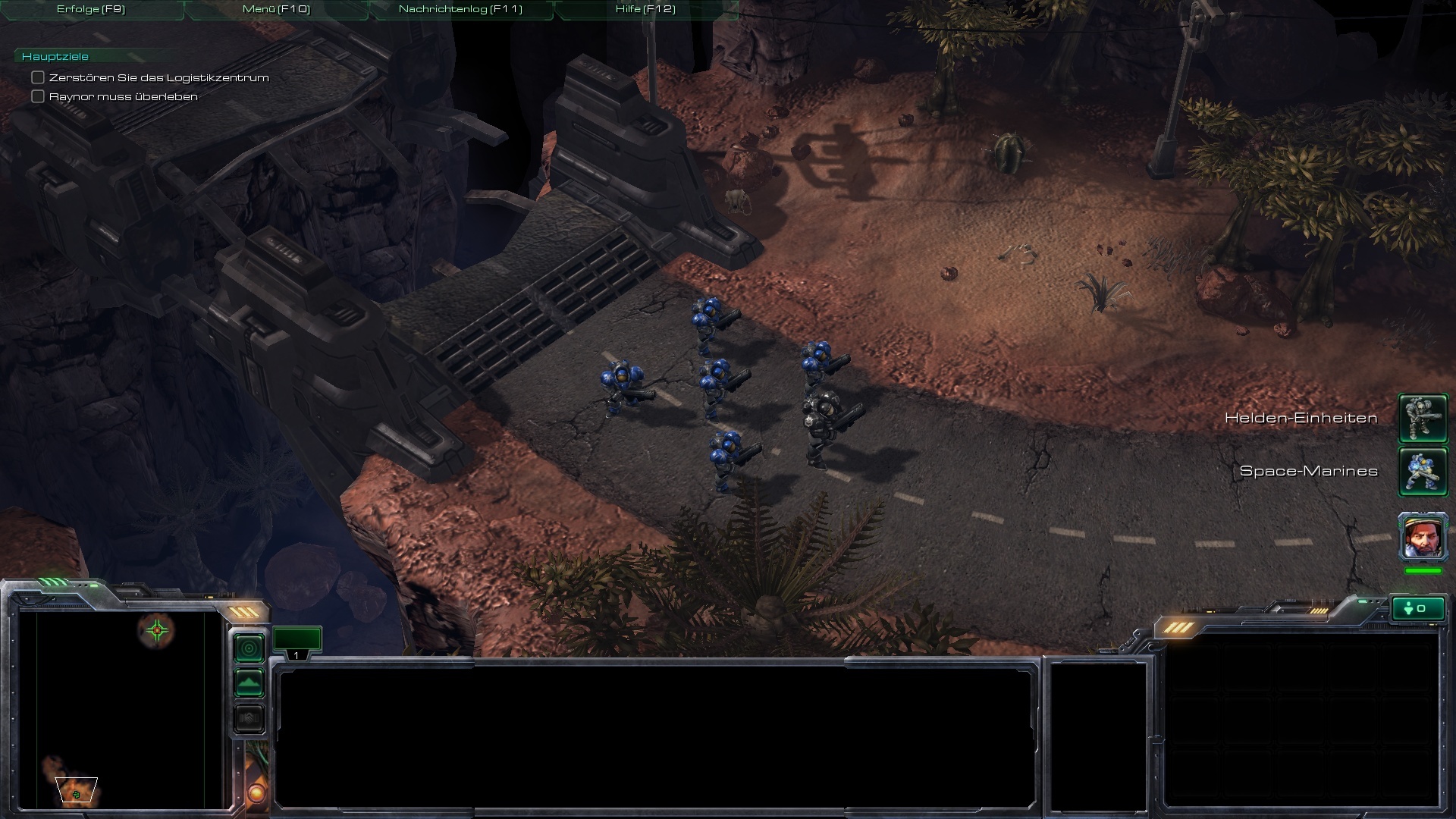Activate the minimap ping button
1456x819 pixels.
pos(249,648)
